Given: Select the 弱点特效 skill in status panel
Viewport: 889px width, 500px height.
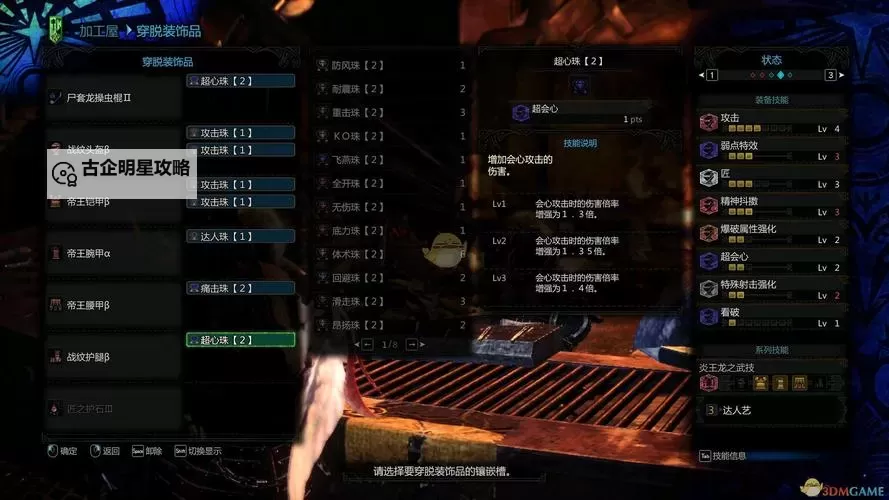Looking at the screenshot, I should coord(769,150).
